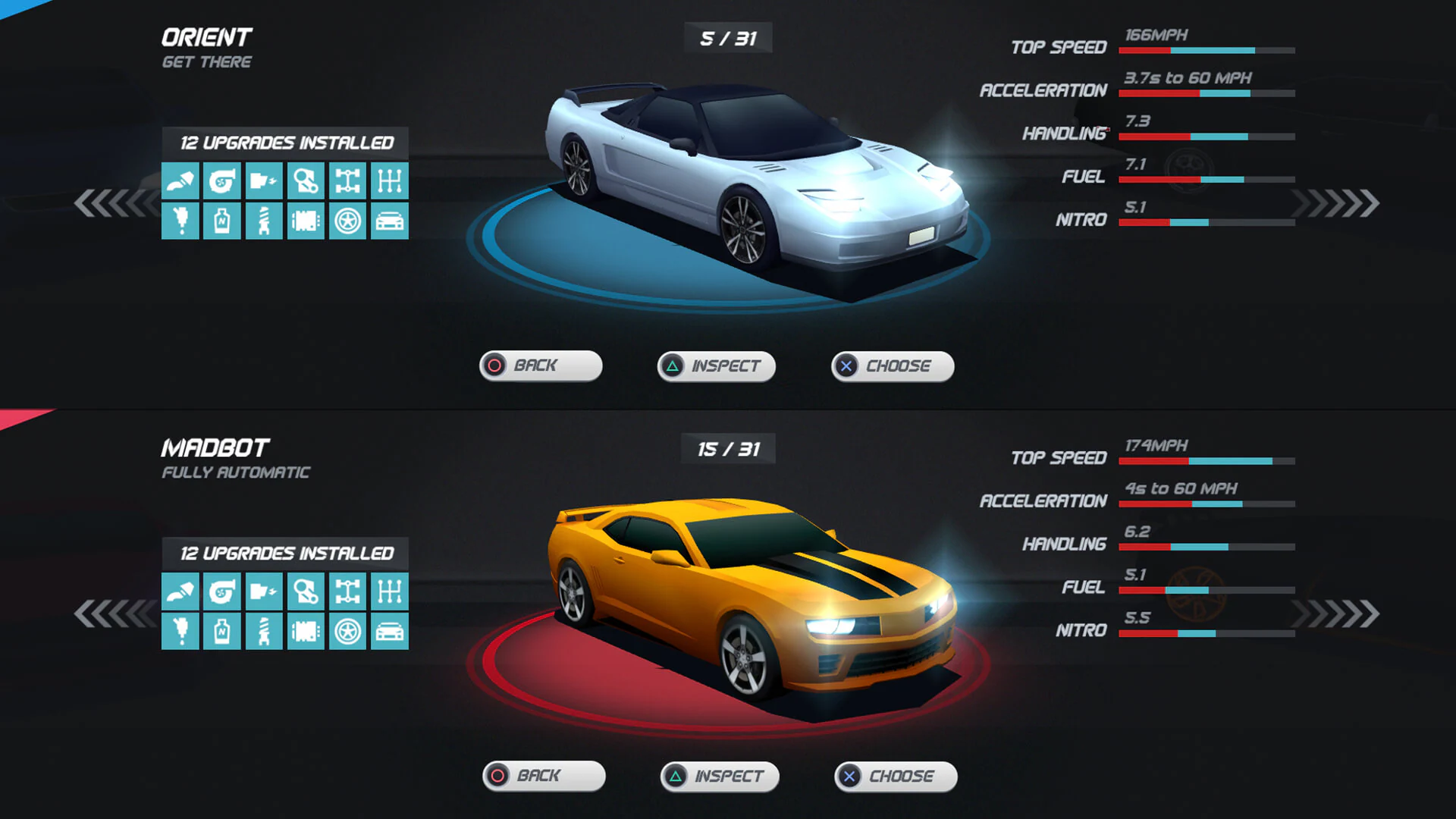Click the turbocharger upgrade icon for Orient

click(x=222, y=180)
